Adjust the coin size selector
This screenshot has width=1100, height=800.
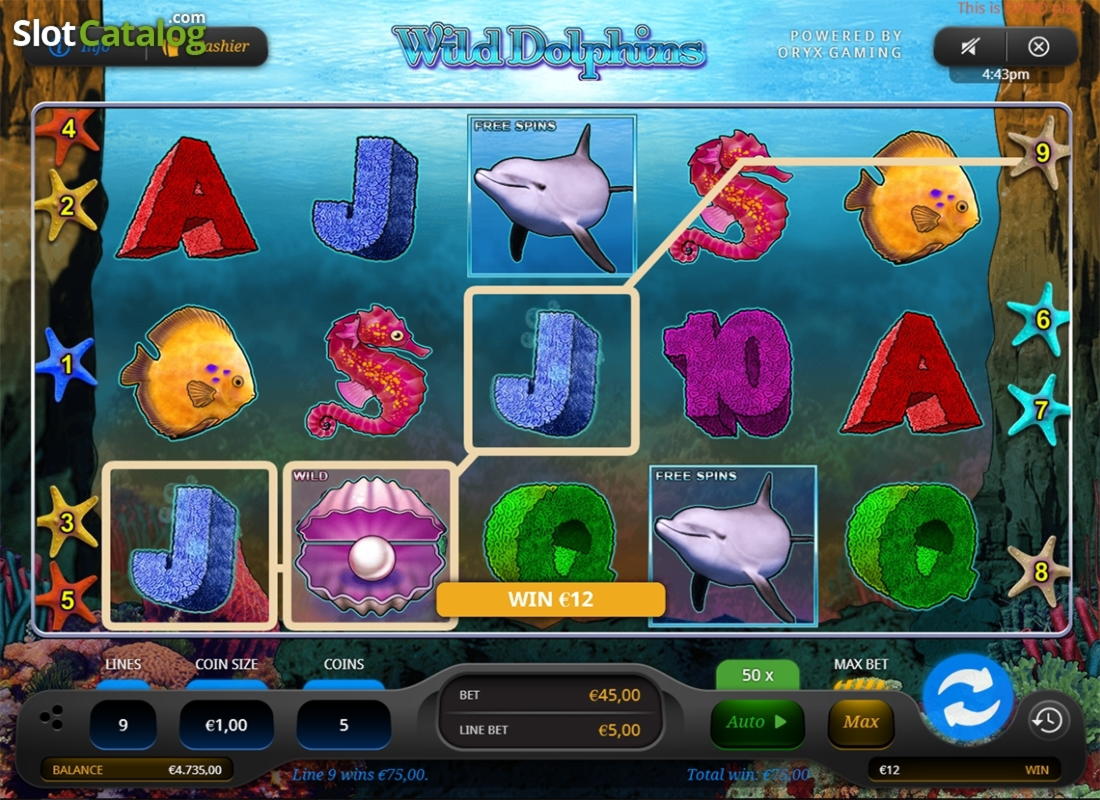pos(226,725)
